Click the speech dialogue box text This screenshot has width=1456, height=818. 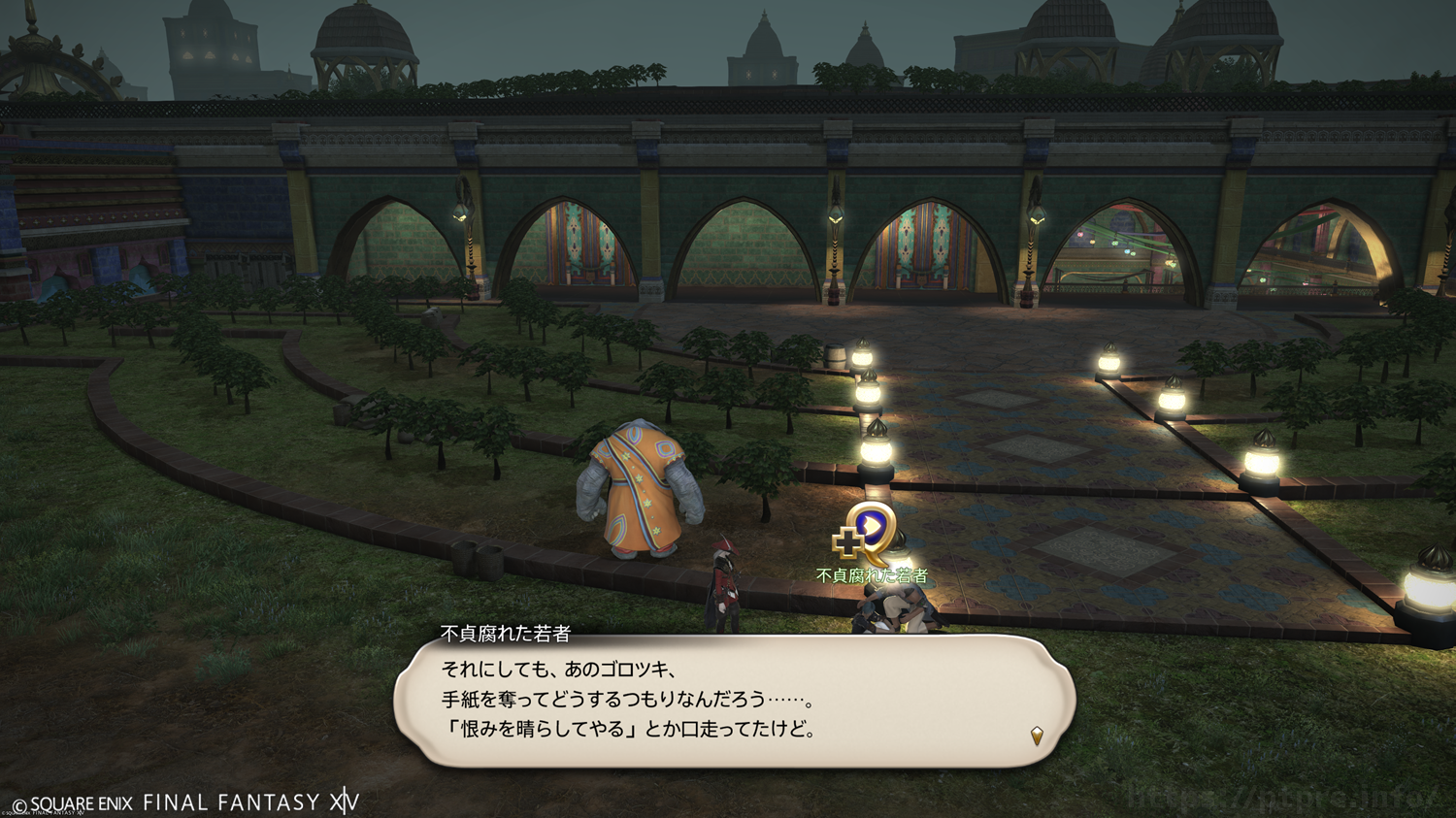pos(629,700)
